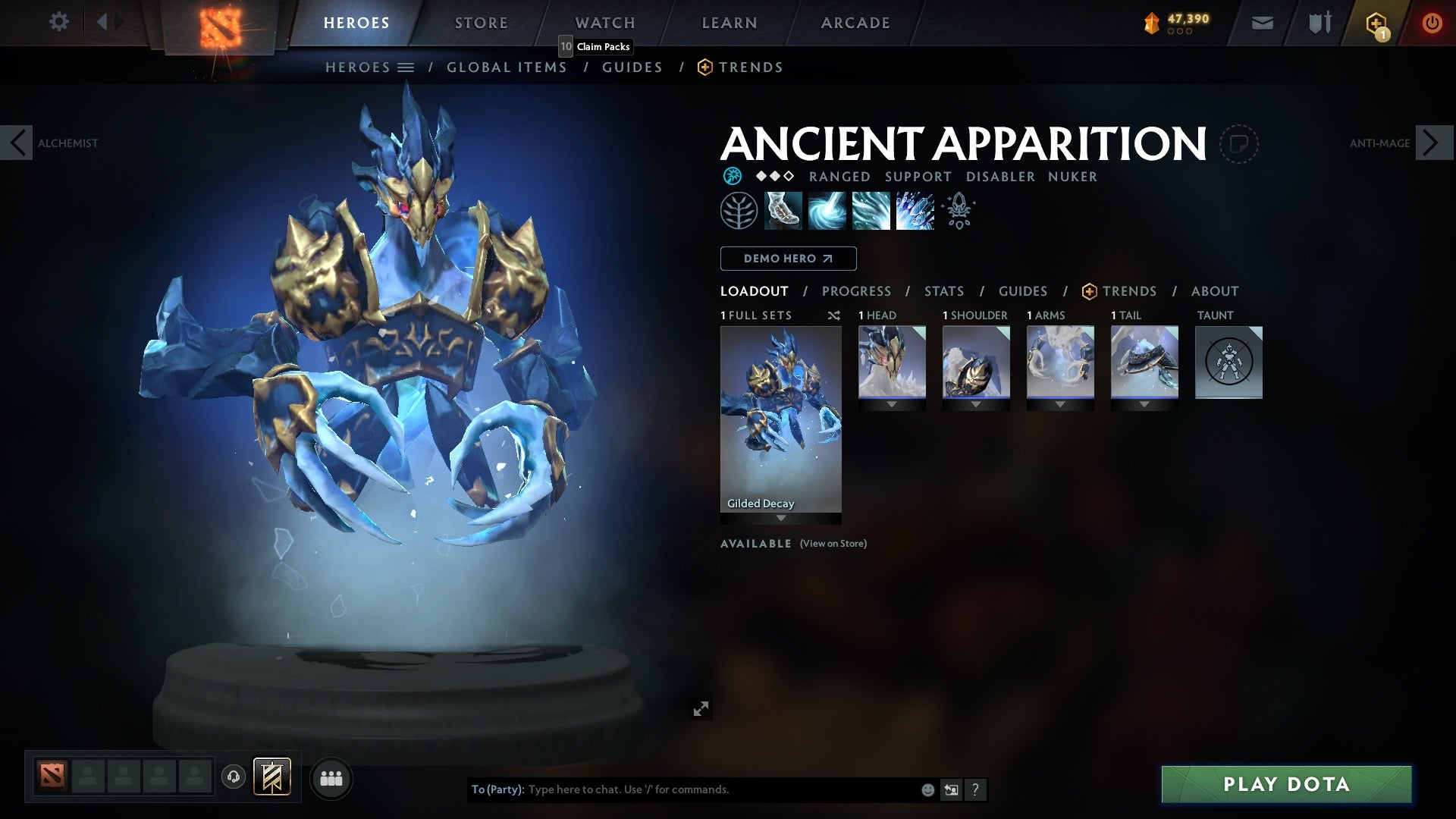Expand the Gilded Decay set dropdown arrow
This screenshot has width=1456, height=819.
[x=780, y=519]
